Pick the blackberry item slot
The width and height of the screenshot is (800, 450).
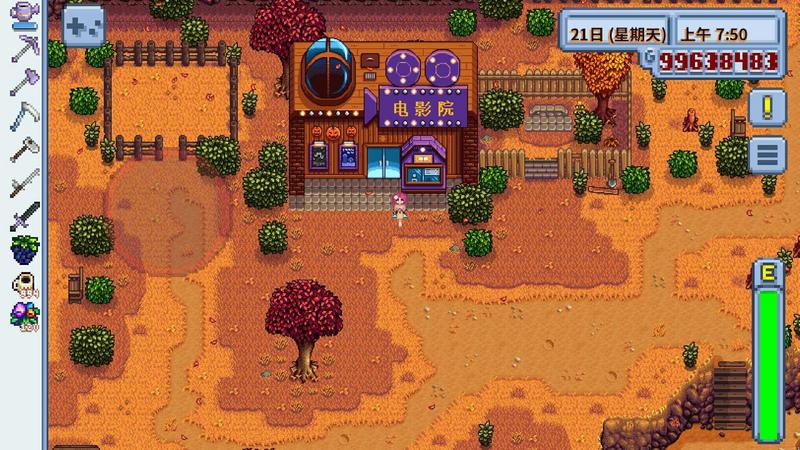tap(23, 249)
